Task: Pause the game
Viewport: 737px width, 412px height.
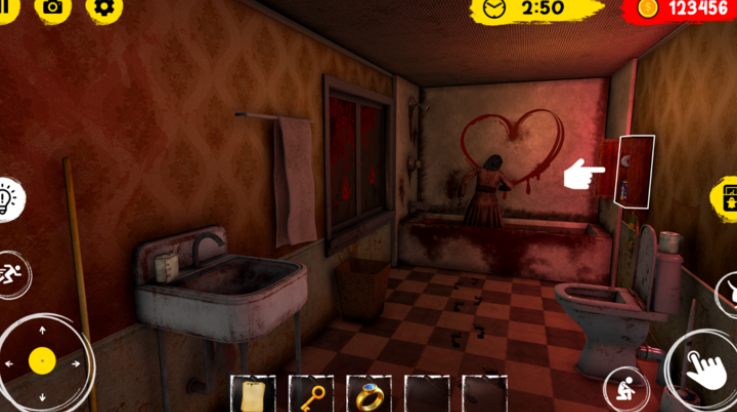Action: coord(6,8)
